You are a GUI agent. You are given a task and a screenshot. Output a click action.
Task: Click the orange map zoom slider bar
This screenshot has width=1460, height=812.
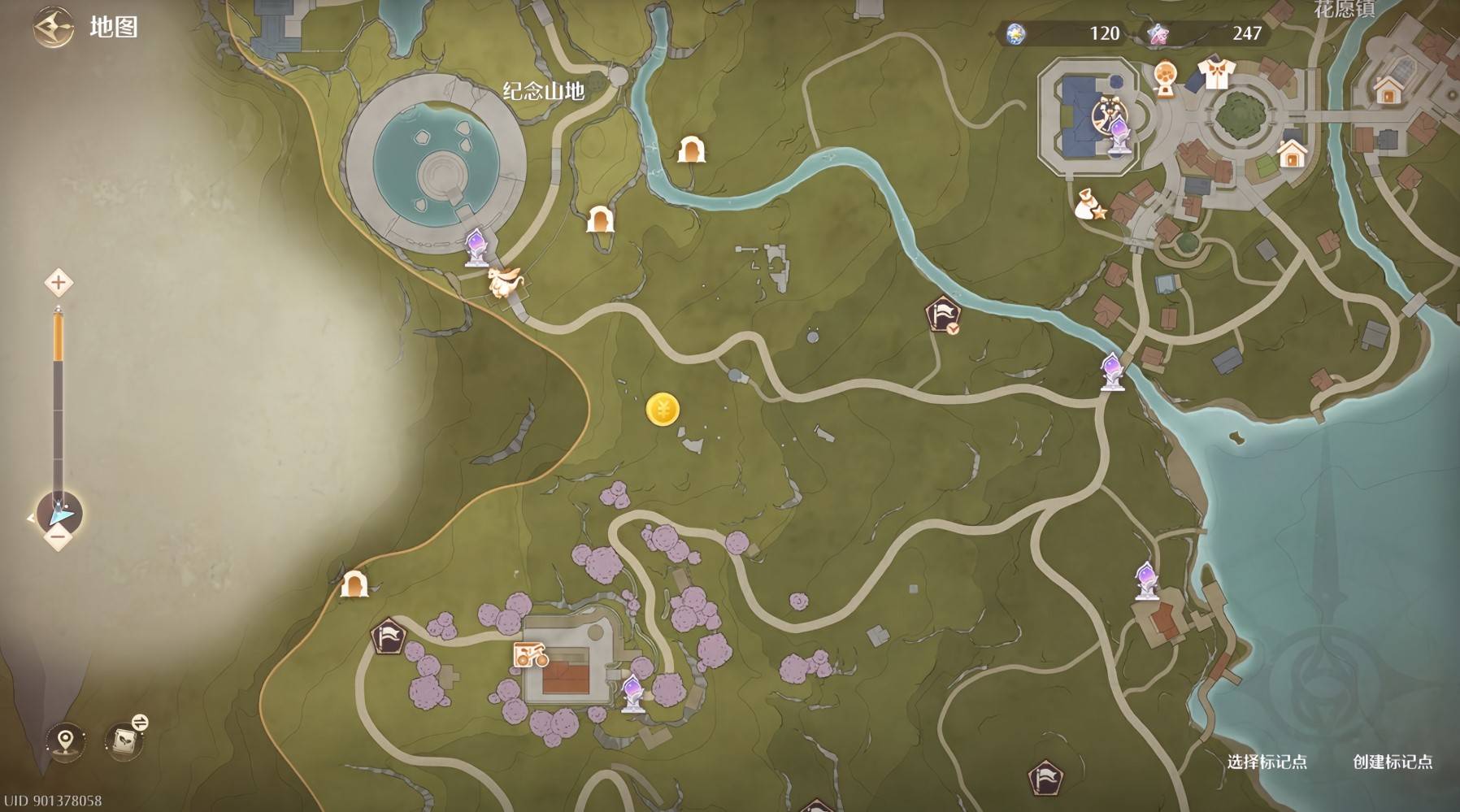[59, 337]
